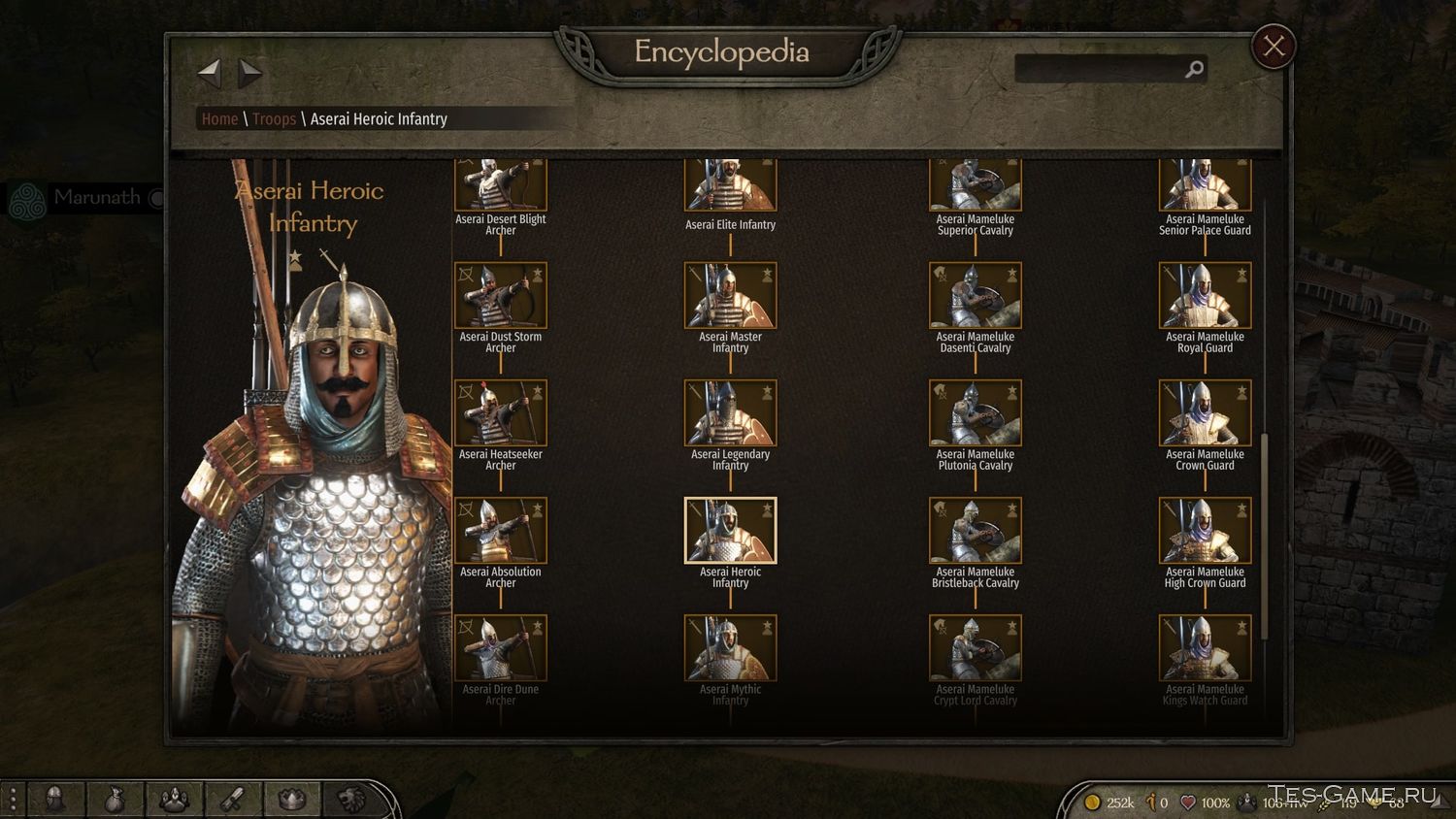Select Aserai Dust Storm Archer troop
This screenshot has height=819, width=1456.
click(x=501, y=296)
